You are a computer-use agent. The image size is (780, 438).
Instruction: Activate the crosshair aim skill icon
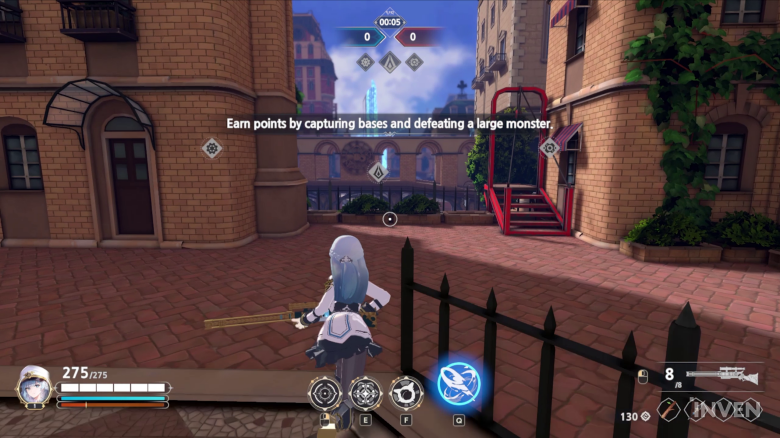pos(325,393)
